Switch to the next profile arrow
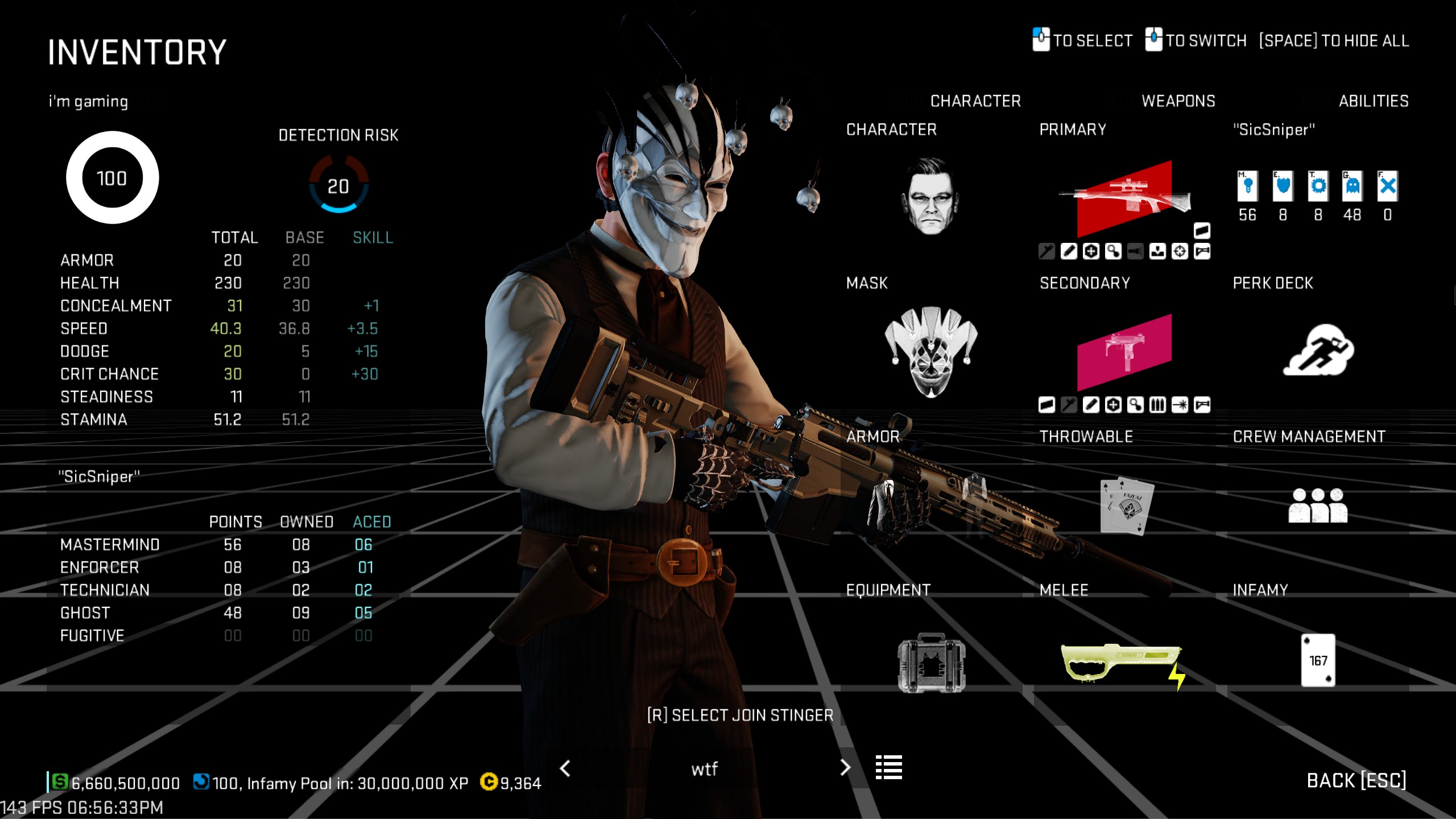This screenshot has height=819, width=1456. (845, 768)
